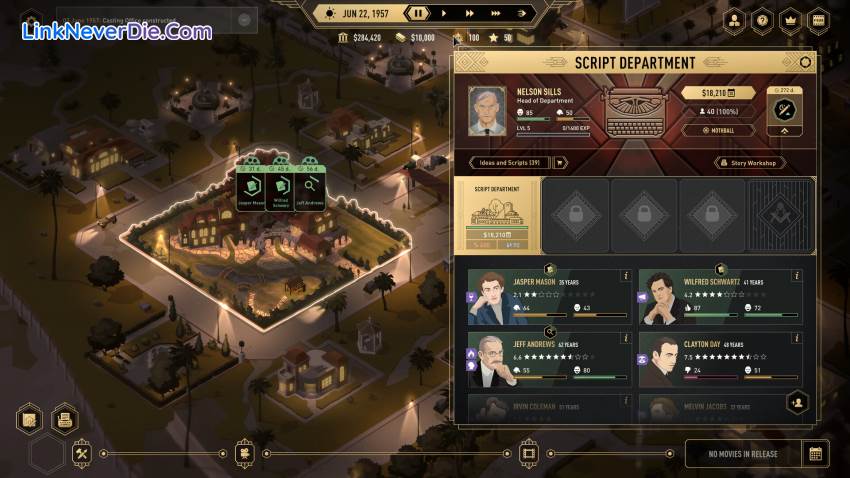Open the Story Workshop
The image size is (850, 478).
pyautogui.click(x=750, y=163)
